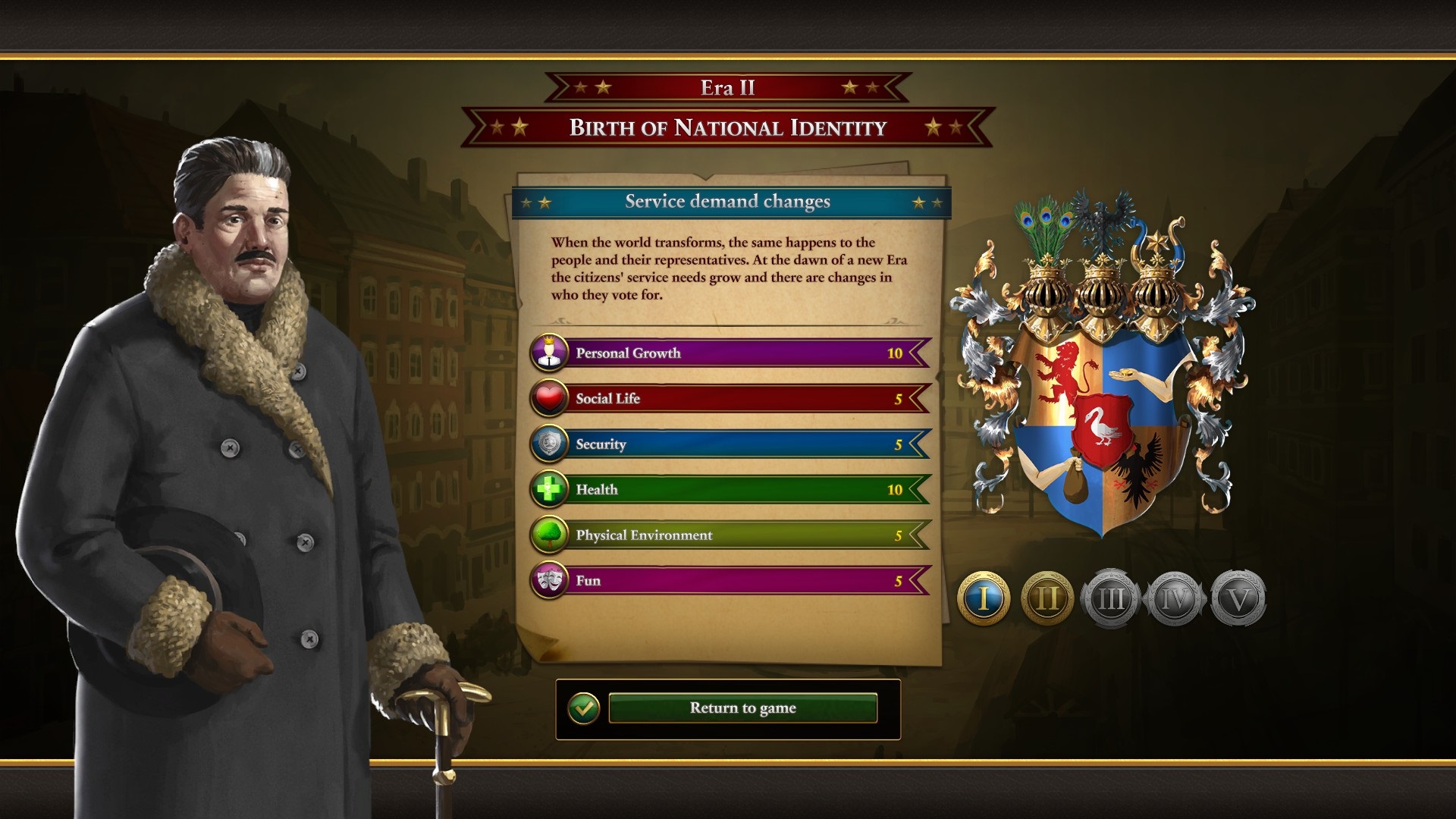
Task: Choose the Era III medallion
Action: (x=1111, y=598)
